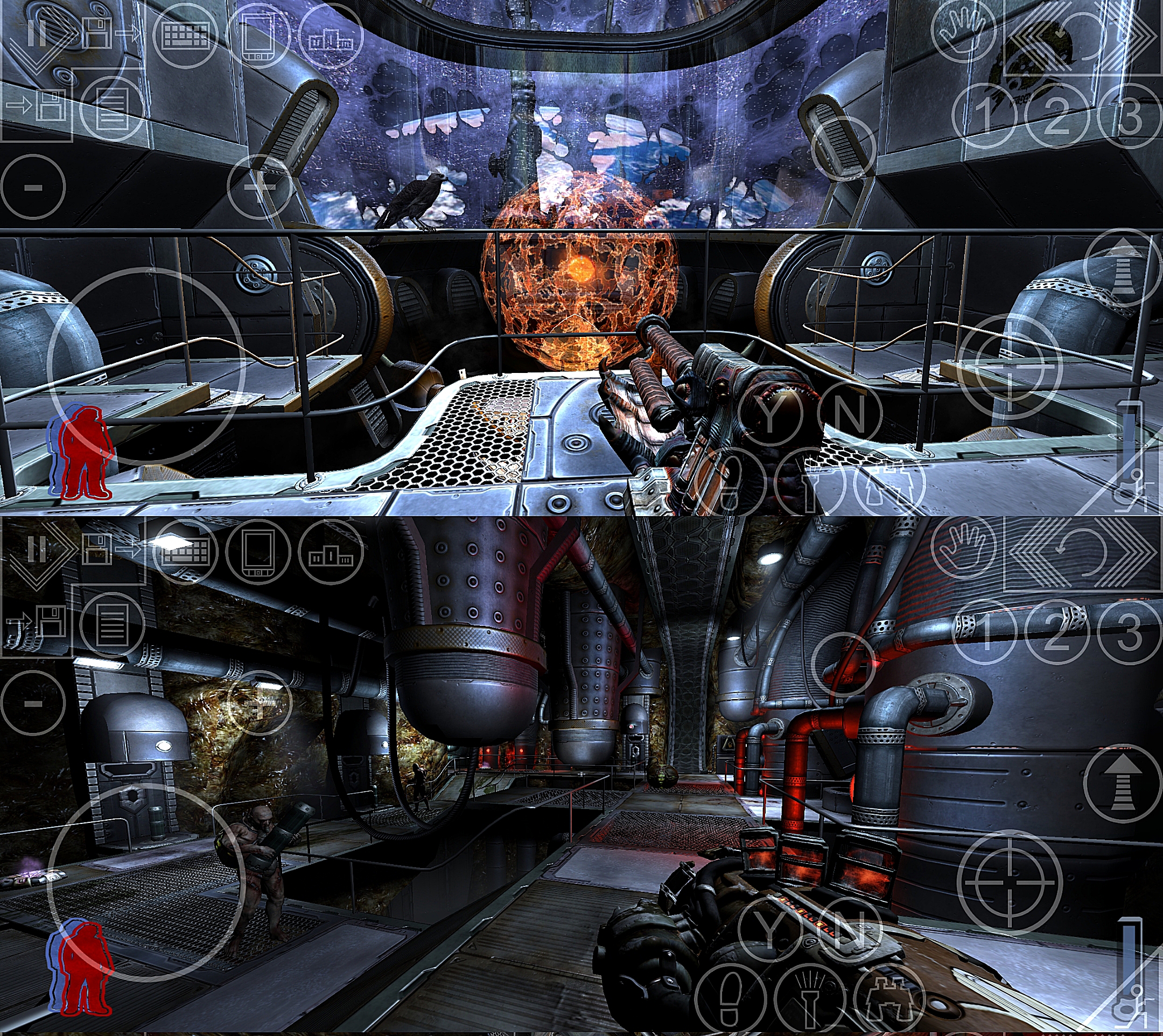Tap the podium scoreboard icon in the orange sphere scene
1163x1036 pixels.
331,37
